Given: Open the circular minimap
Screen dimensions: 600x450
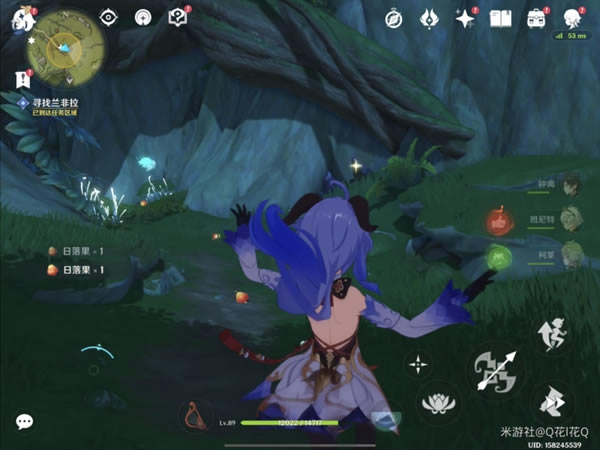Looking at the screenshot, I should click(61, 49).
